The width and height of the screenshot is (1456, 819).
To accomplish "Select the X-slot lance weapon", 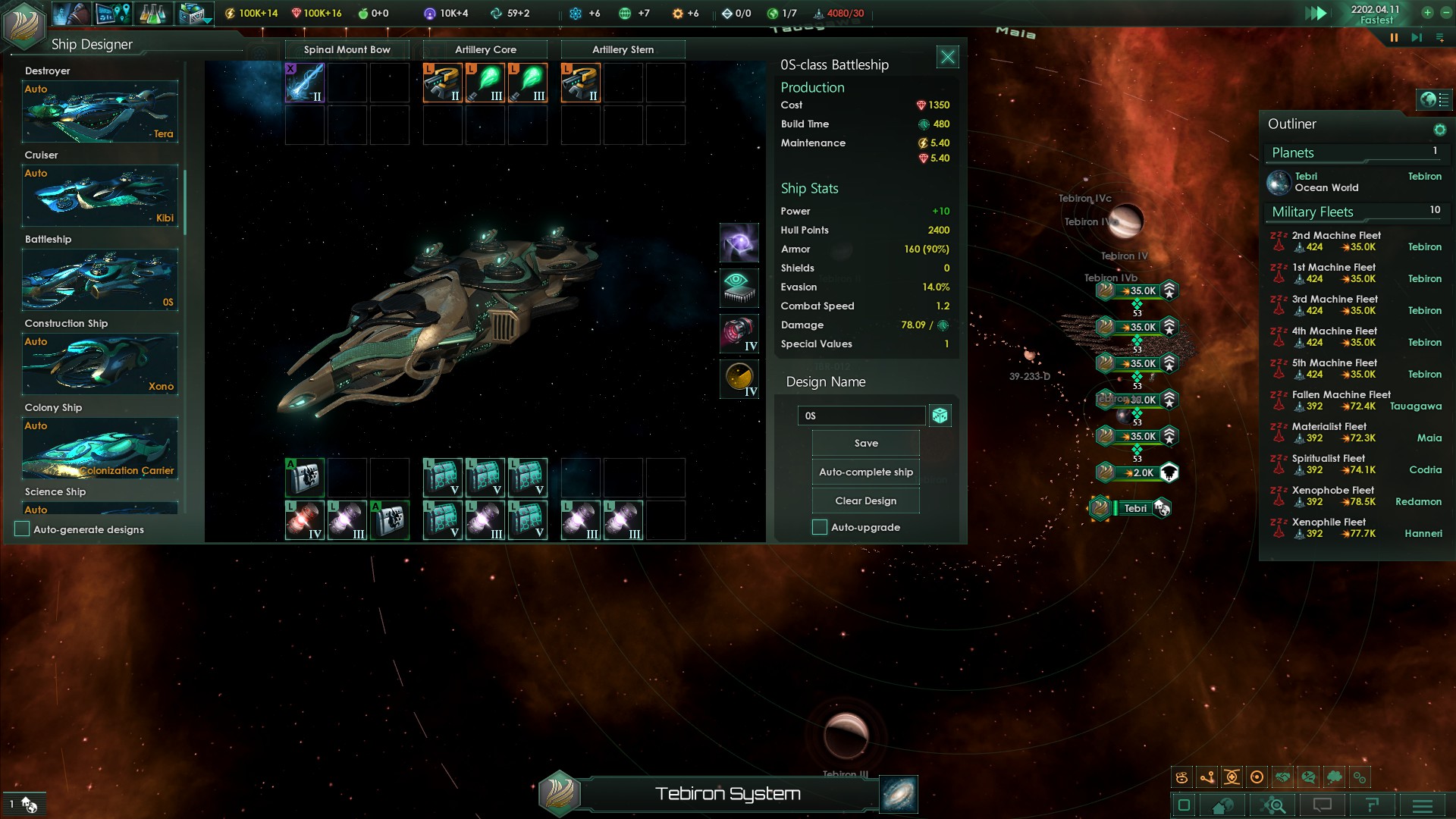I will pos(305,83).
